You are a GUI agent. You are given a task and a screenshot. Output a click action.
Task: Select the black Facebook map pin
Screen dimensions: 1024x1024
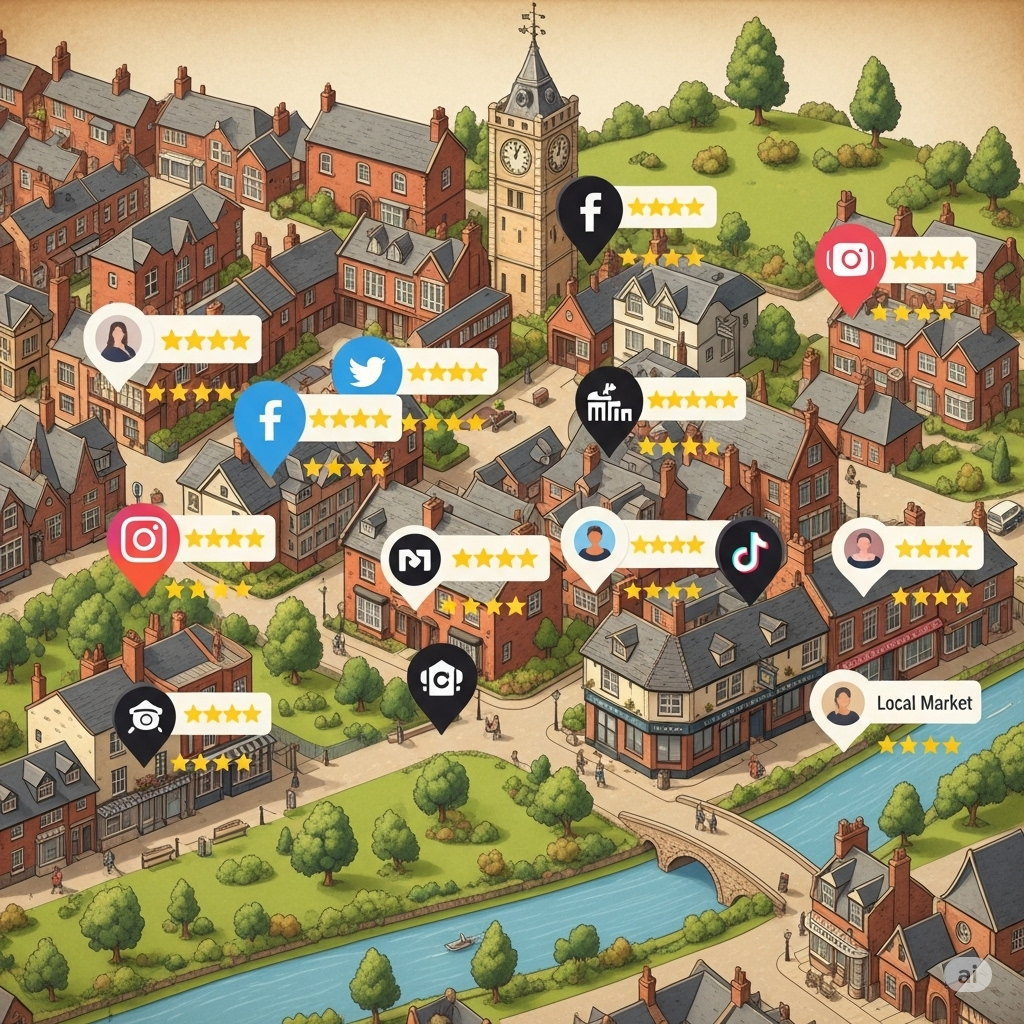[590, 212]
